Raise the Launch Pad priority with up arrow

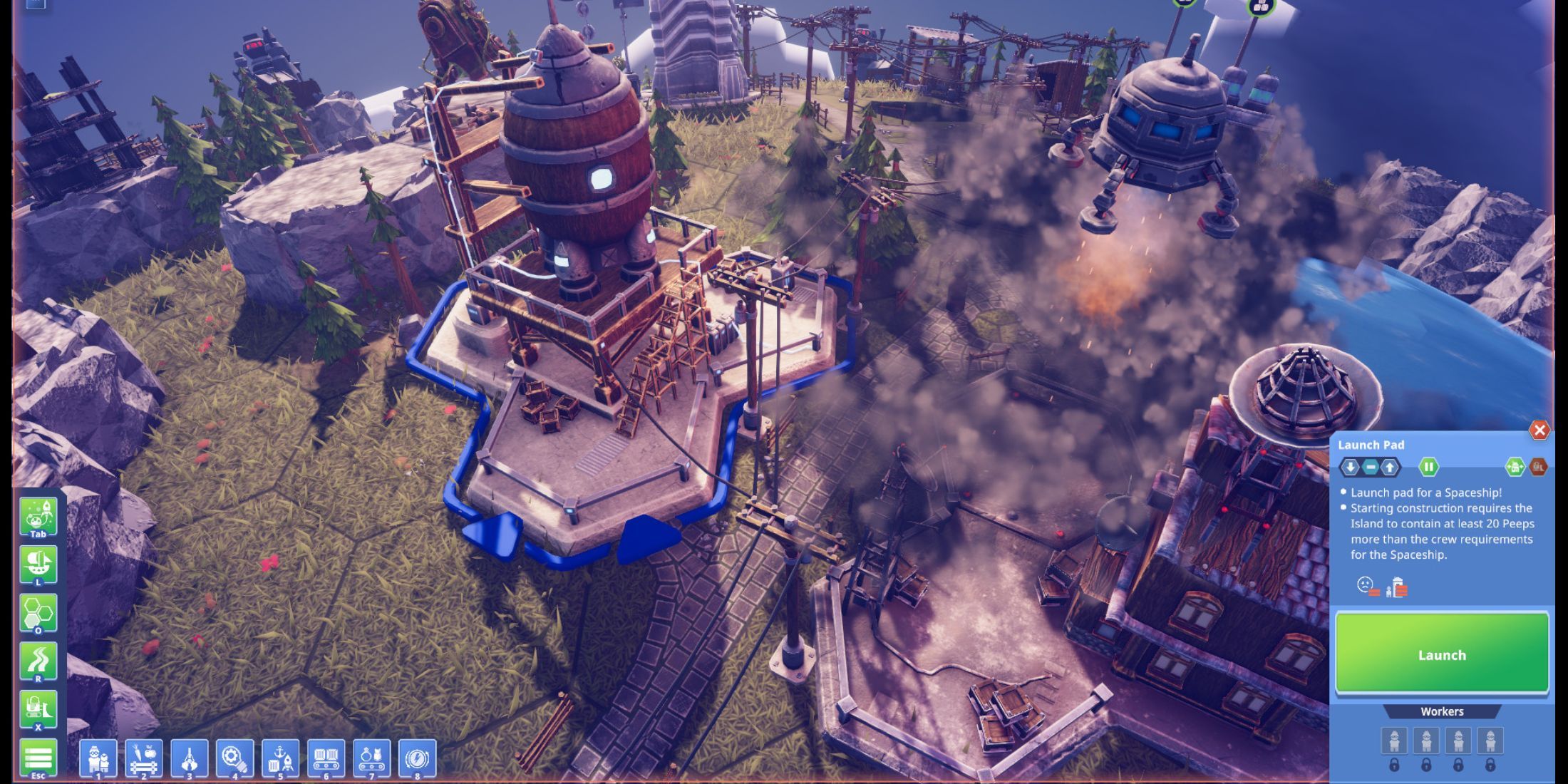coord(1390,467)
